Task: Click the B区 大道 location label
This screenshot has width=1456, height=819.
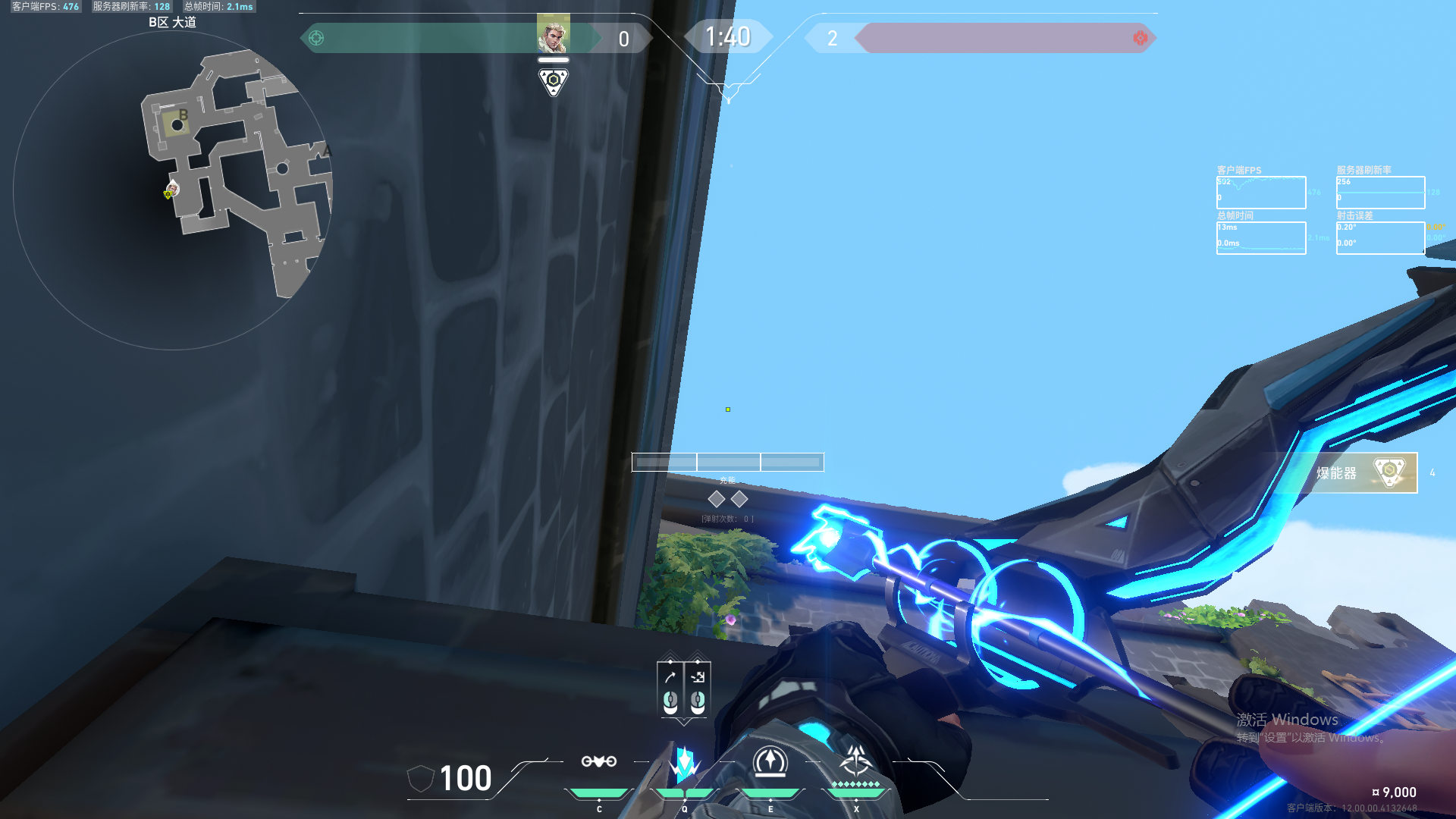Action: (x=173, y=22)
